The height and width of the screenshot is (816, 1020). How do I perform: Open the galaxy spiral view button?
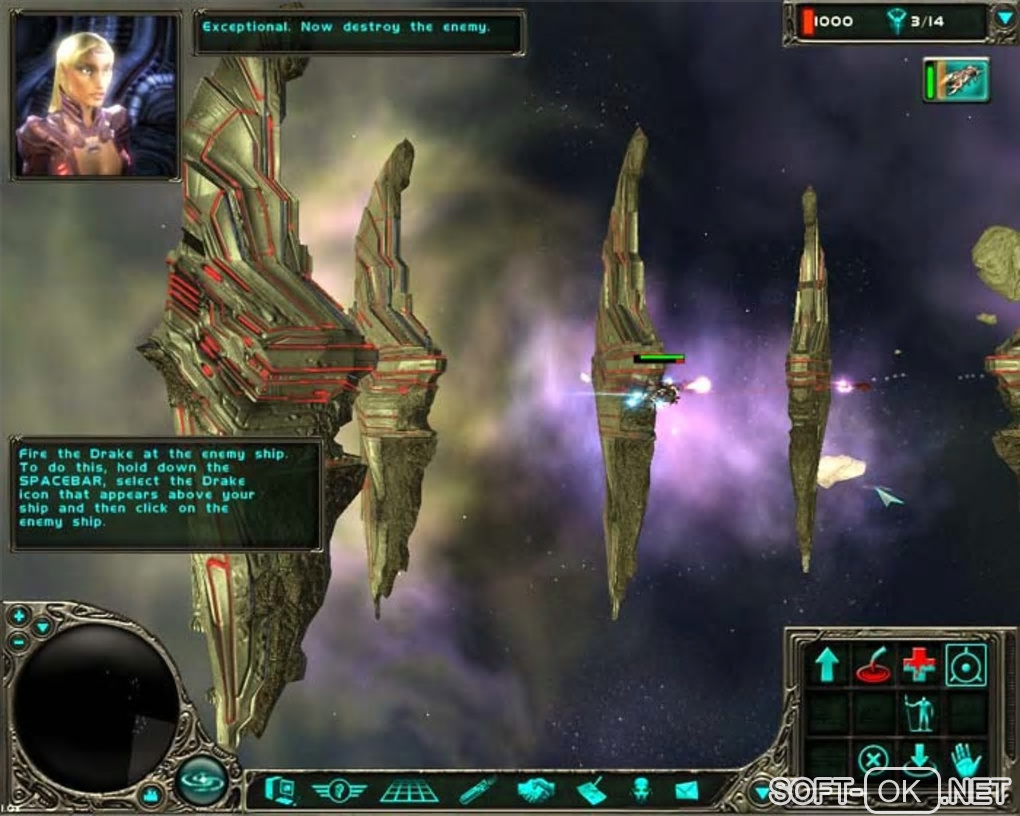click(x=201, y=782)
